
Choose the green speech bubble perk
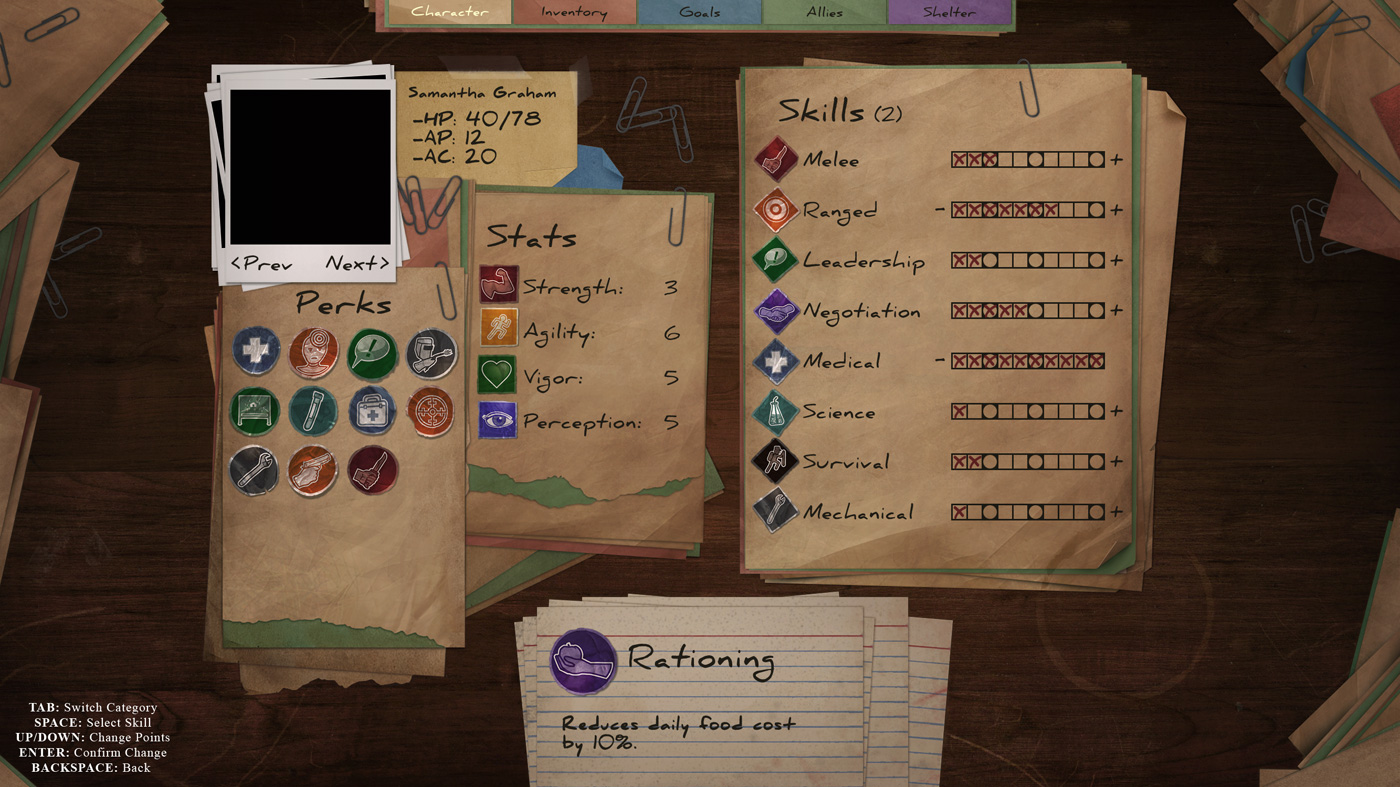pyautogui.click(x=372, y=354)
